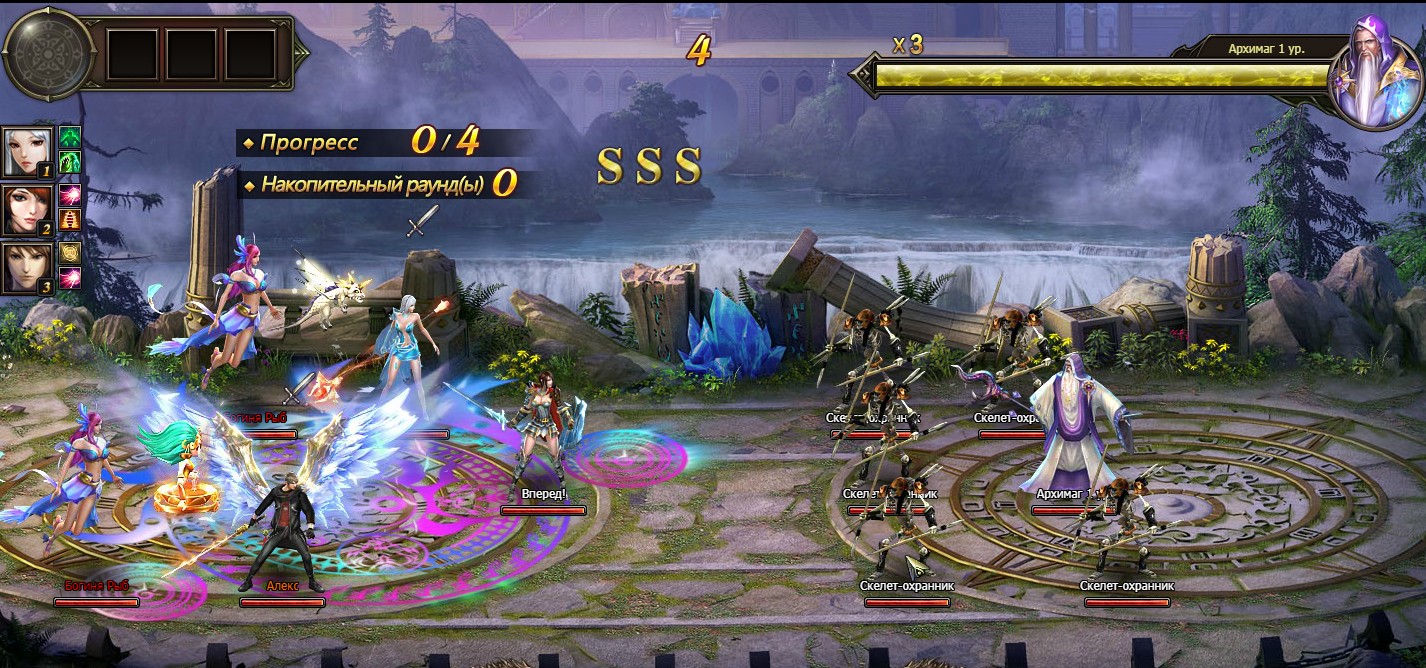The height and width of the screenshot is (668, 1426).
Task: Activate the green claw-hand skill icon
Action: [70, 162]
